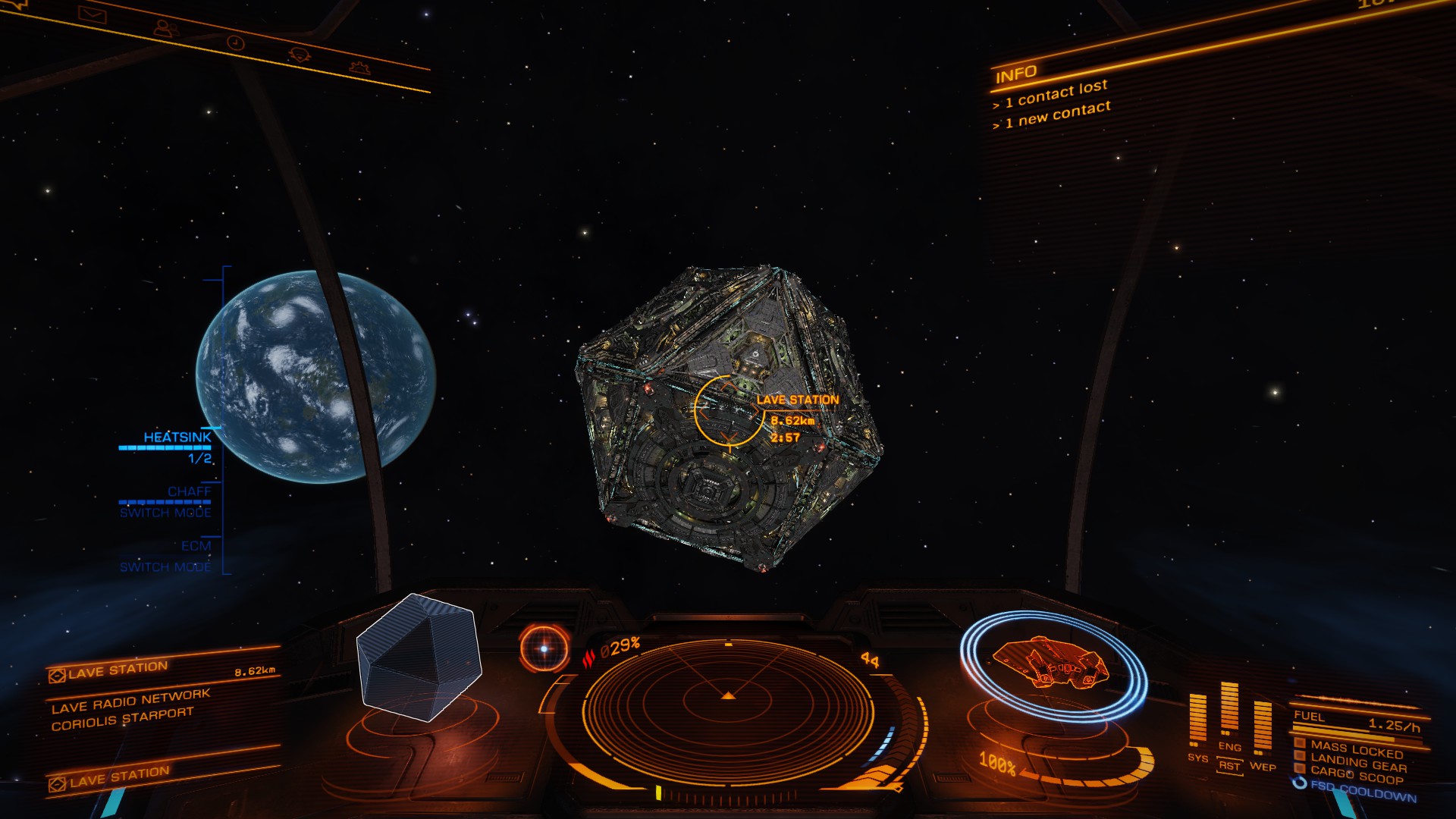Click the Lave Station target reticle
The width and height of the screenshot is (1456, 819).
[728, 410]
